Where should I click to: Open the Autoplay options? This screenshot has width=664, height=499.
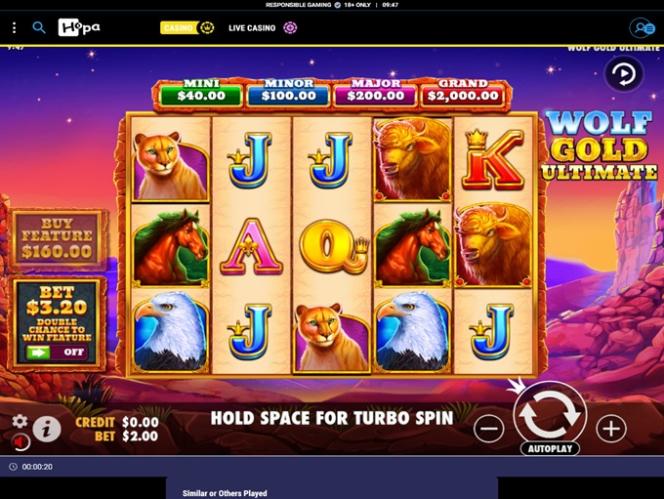(549, 449)
